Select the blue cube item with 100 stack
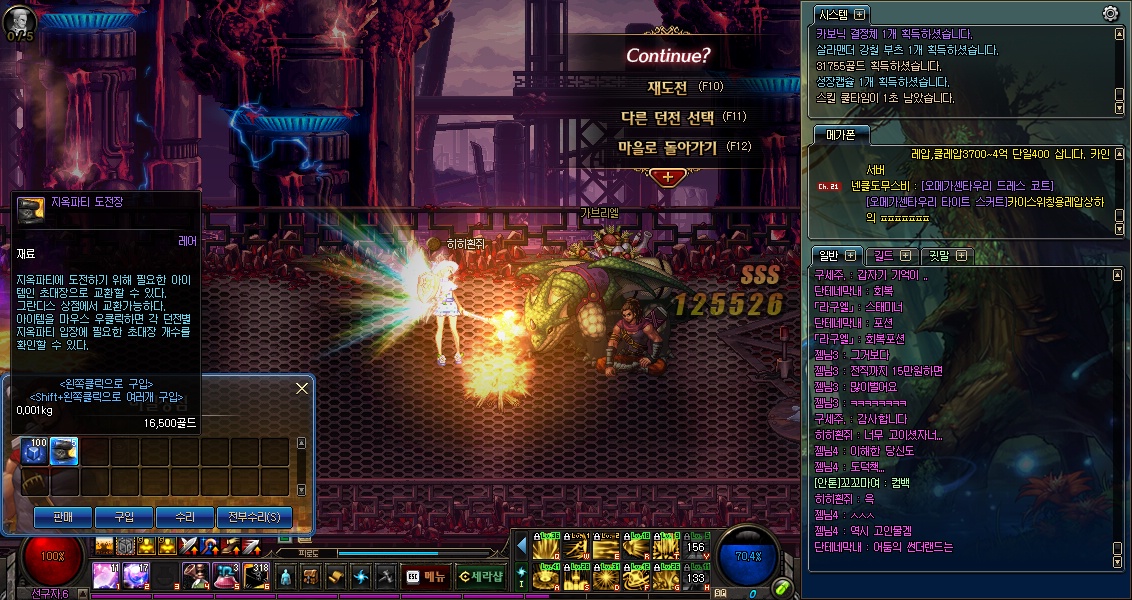The height and width of the screenshot is (600, 1132). coord(35,452)
